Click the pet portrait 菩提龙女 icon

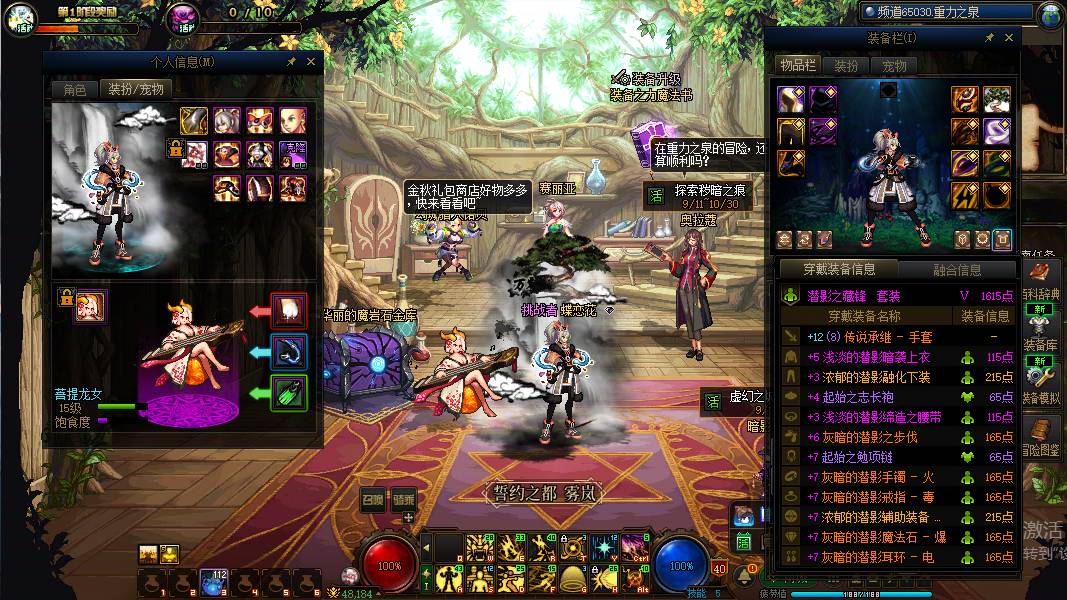(x=91, y=305)
